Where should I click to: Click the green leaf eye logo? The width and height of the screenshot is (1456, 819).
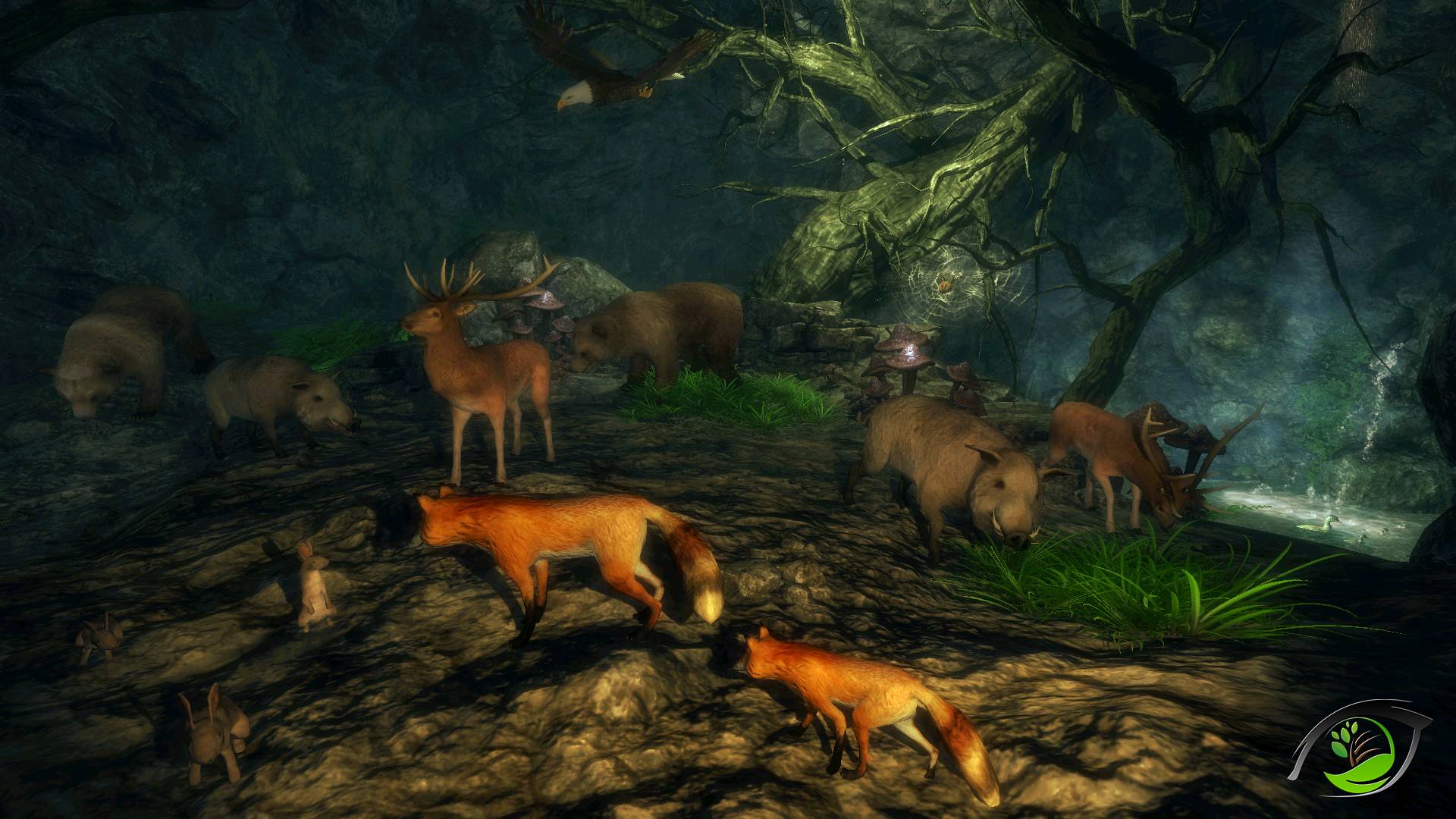(1360, 752)
